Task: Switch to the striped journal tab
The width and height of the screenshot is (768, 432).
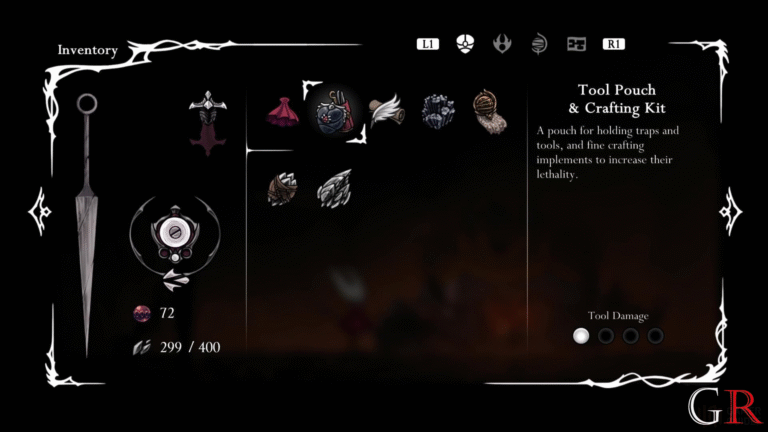Action: click(x=539, y=44)
